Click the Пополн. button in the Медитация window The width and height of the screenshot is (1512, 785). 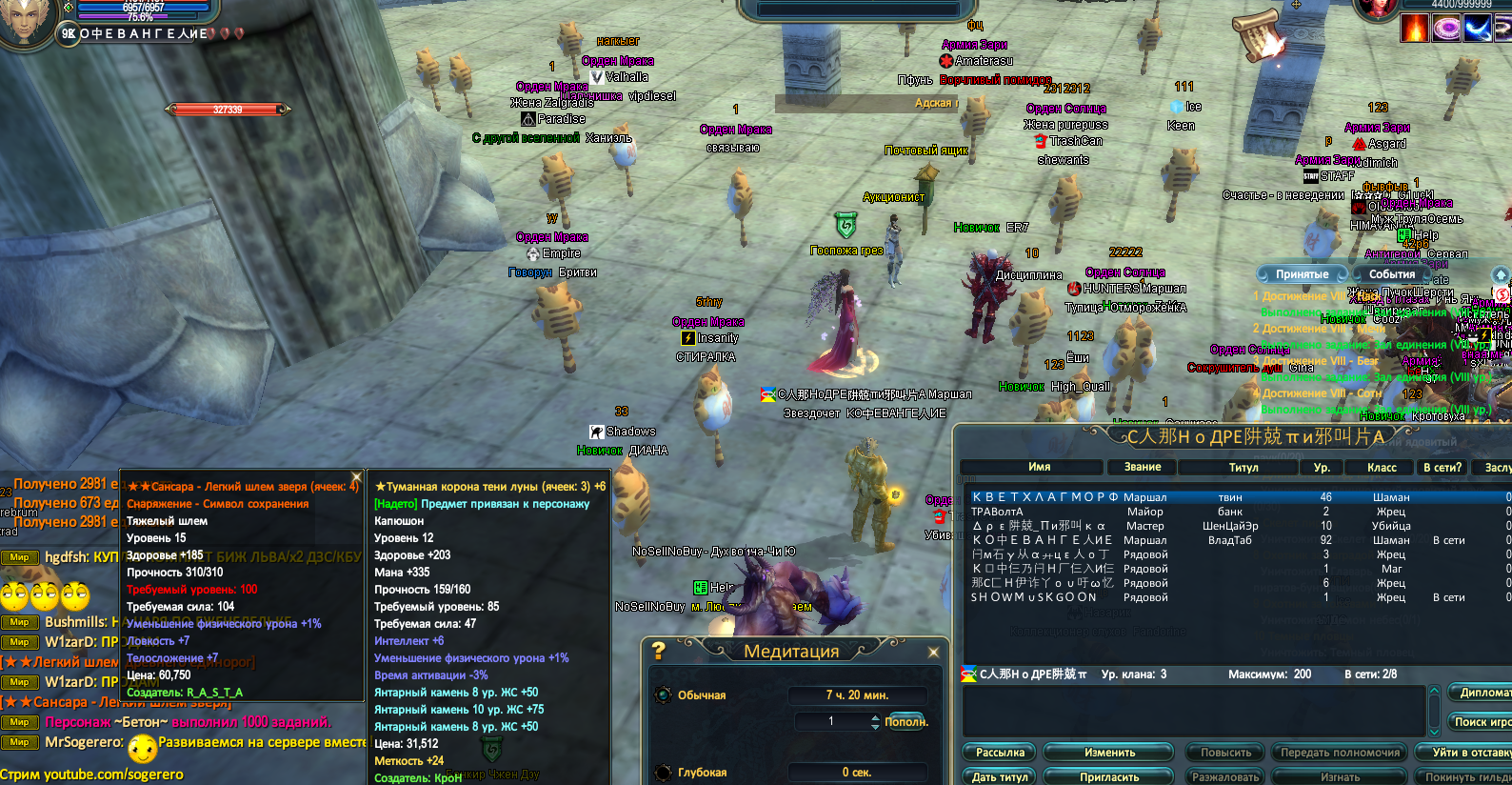[906, 722]
